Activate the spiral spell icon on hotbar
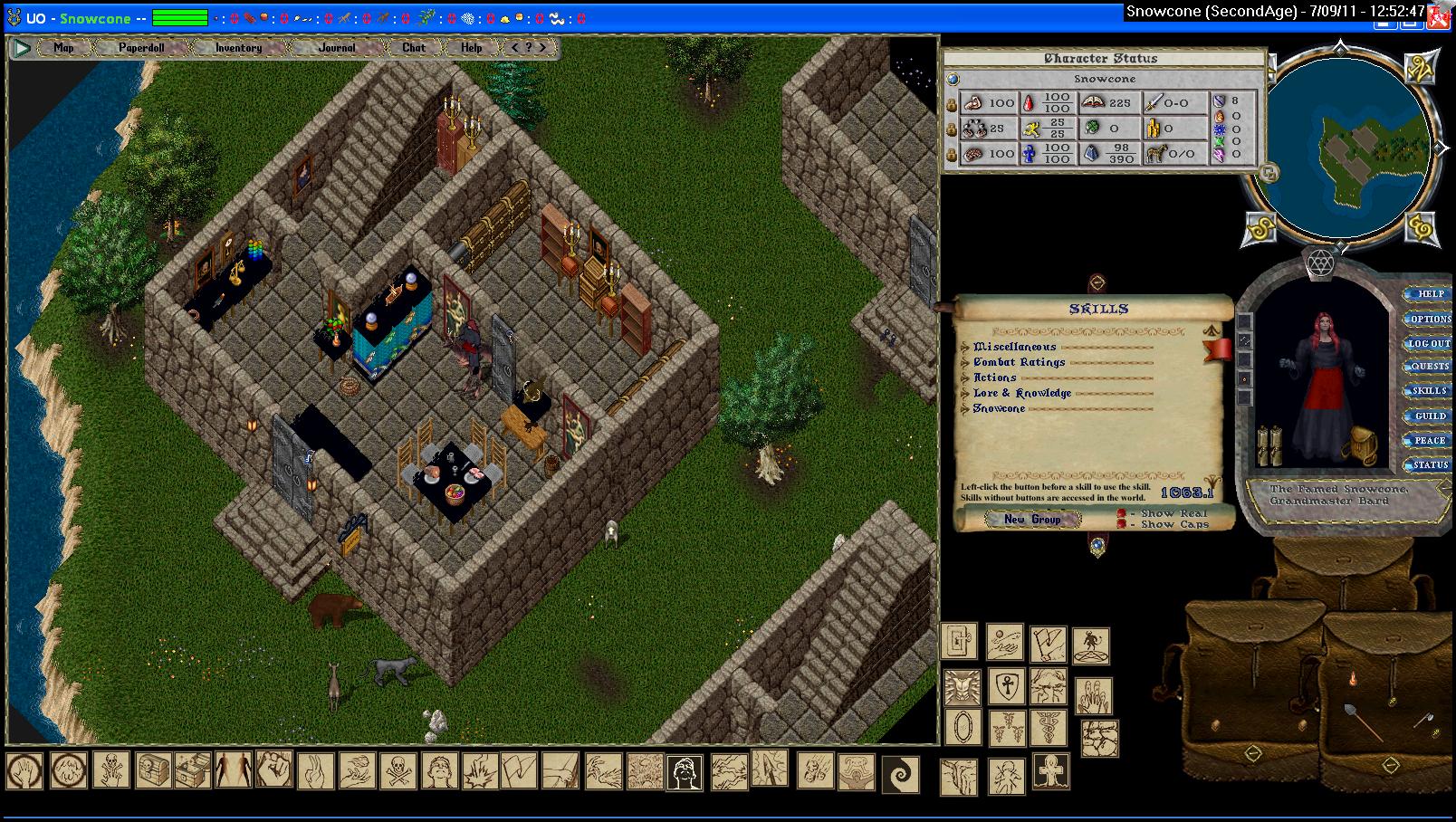Viewport: 1456px width, 822px height. click(900, 774)
